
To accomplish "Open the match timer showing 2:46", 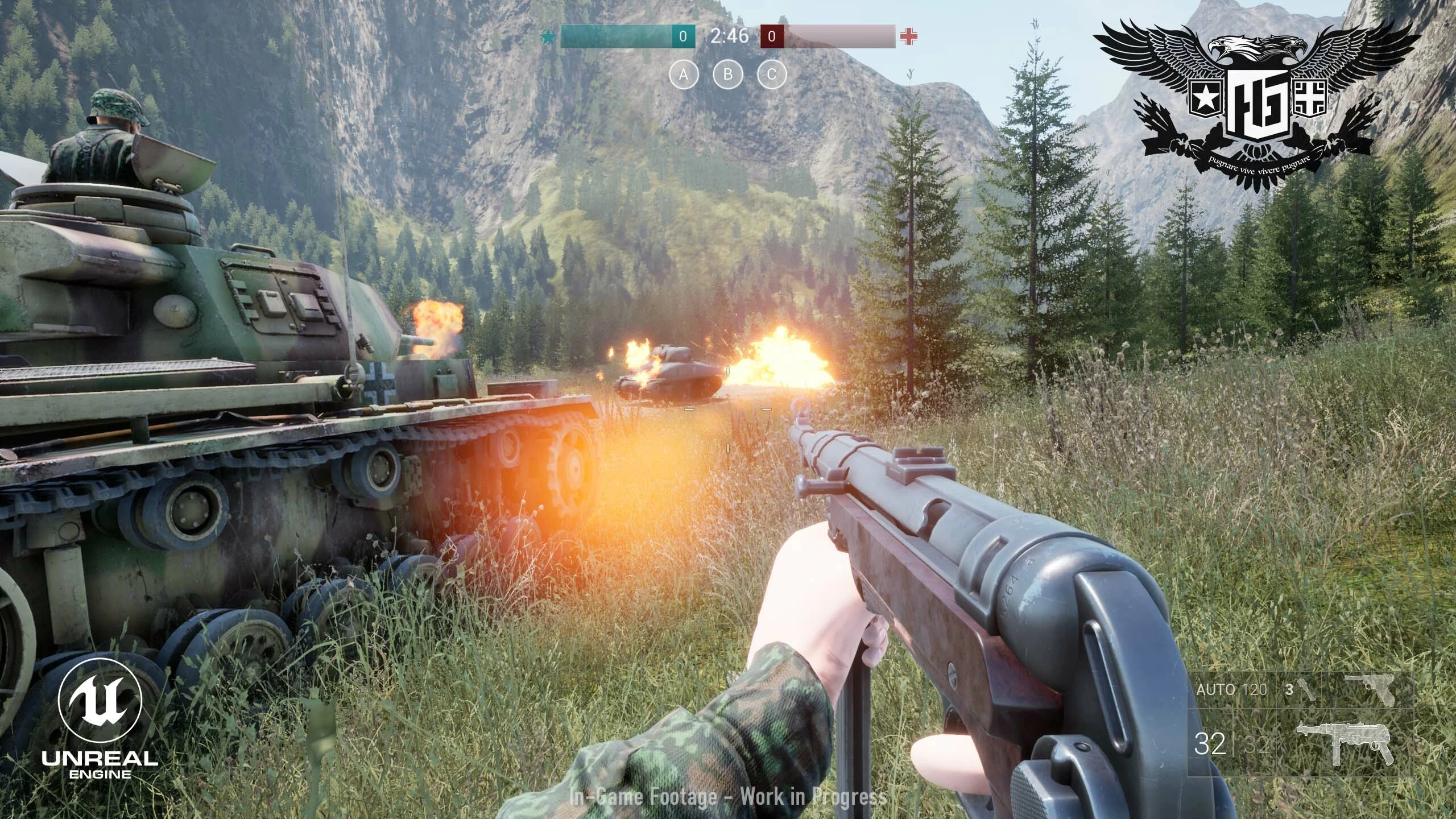I will click(730, 35).
